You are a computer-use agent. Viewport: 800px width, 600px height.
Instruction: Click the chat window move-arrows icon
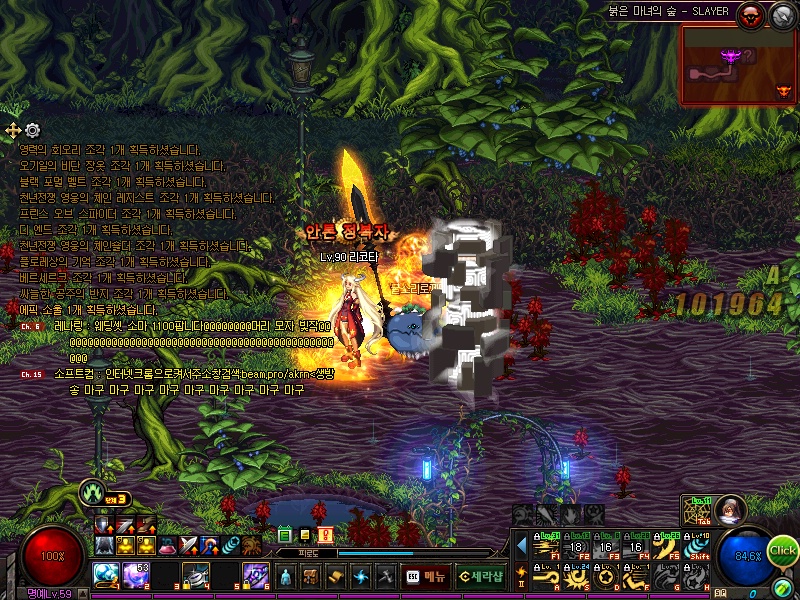(13, 130)
